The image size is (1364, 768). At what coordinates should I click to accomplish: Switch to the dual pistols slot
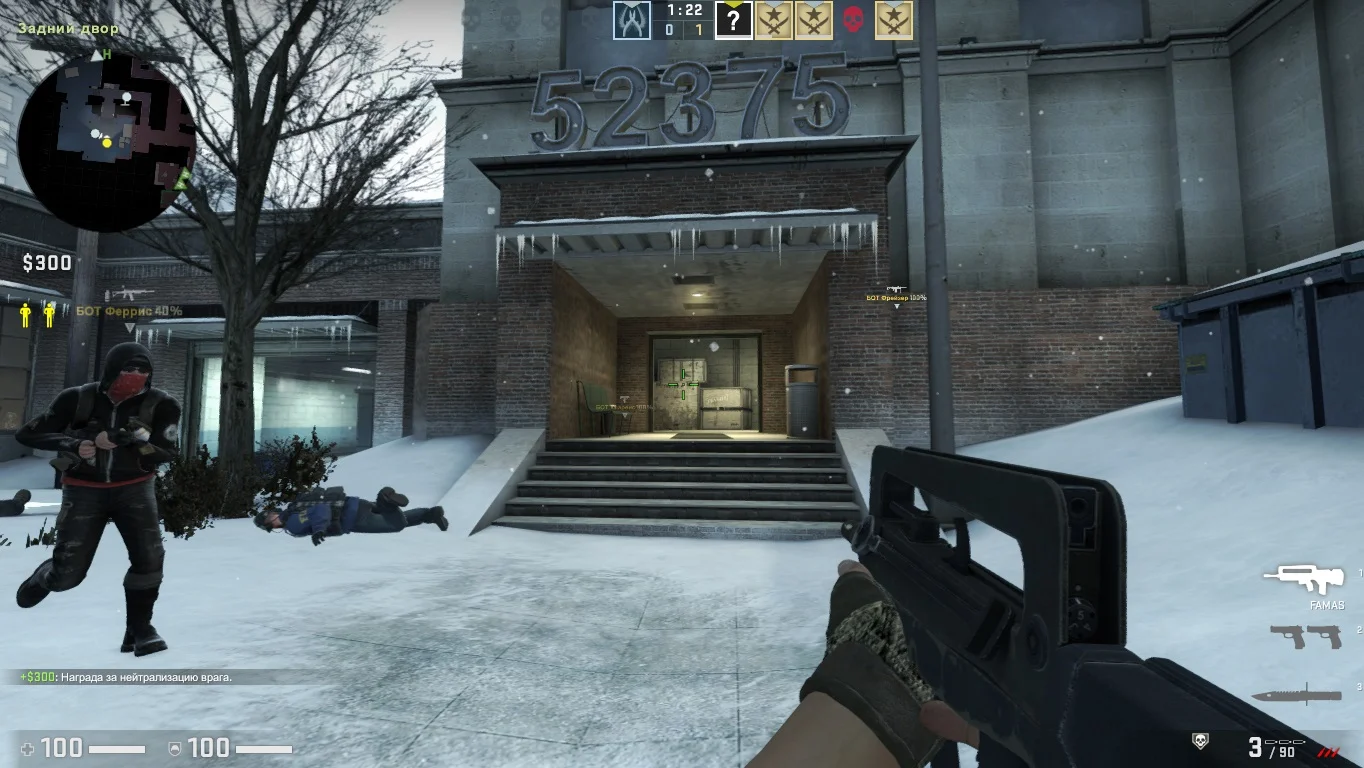coord(1305,636)
